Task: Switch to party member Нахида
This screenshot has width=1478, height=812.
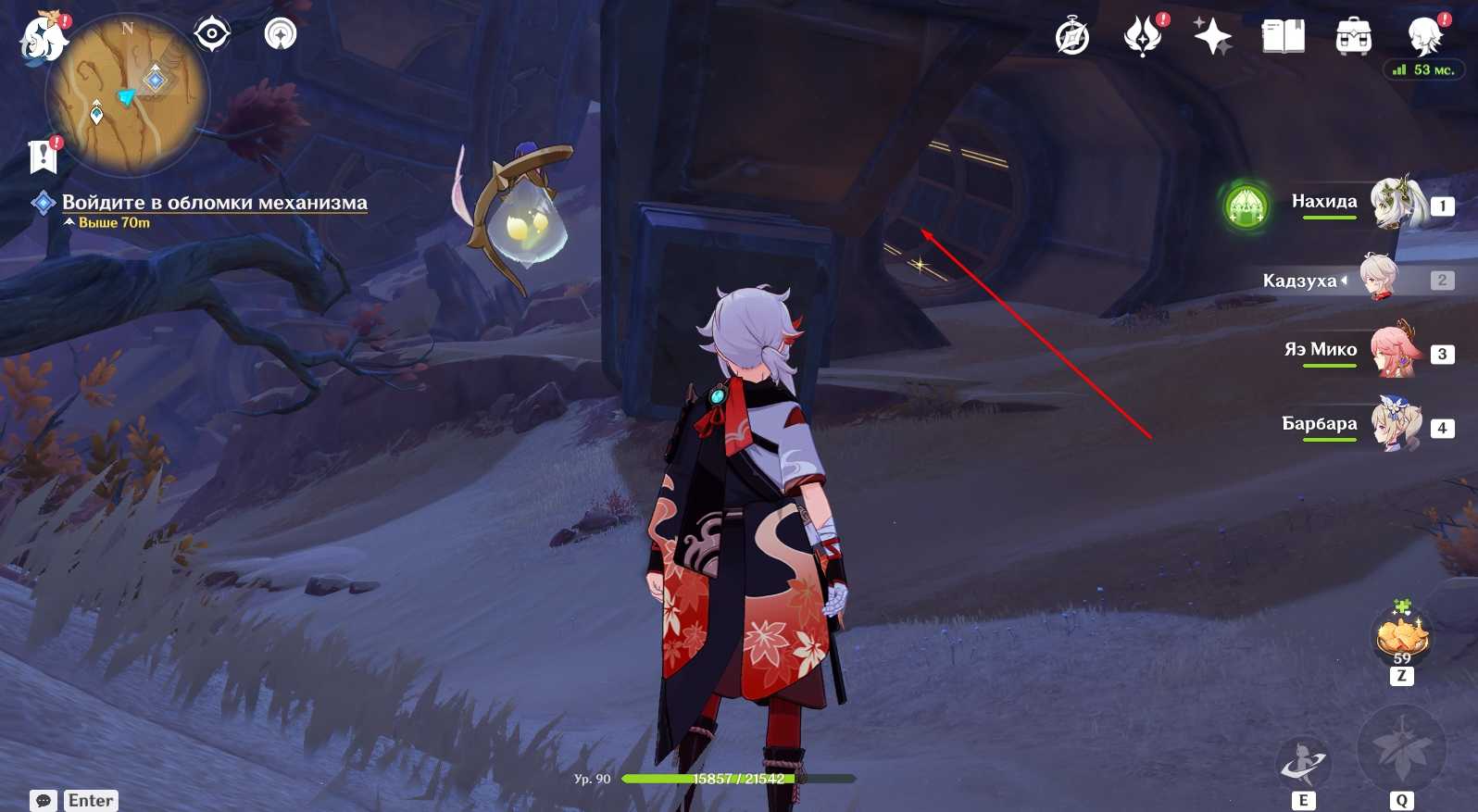Action: click(1397, 203)
